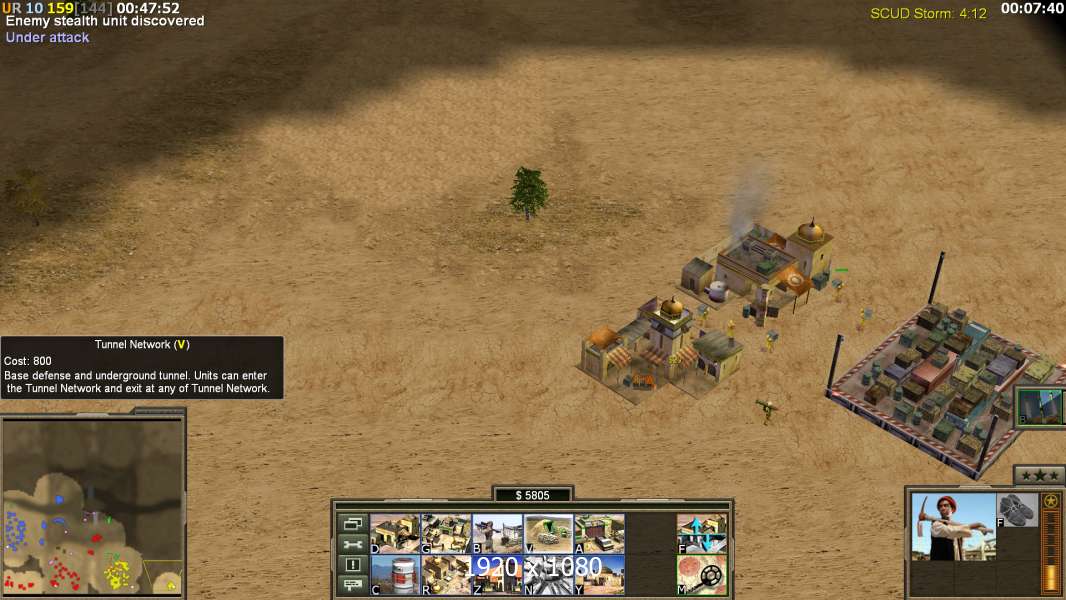Open the chat message button
1066x600 pixels.
pyautogui.click(x=352, y=585)
